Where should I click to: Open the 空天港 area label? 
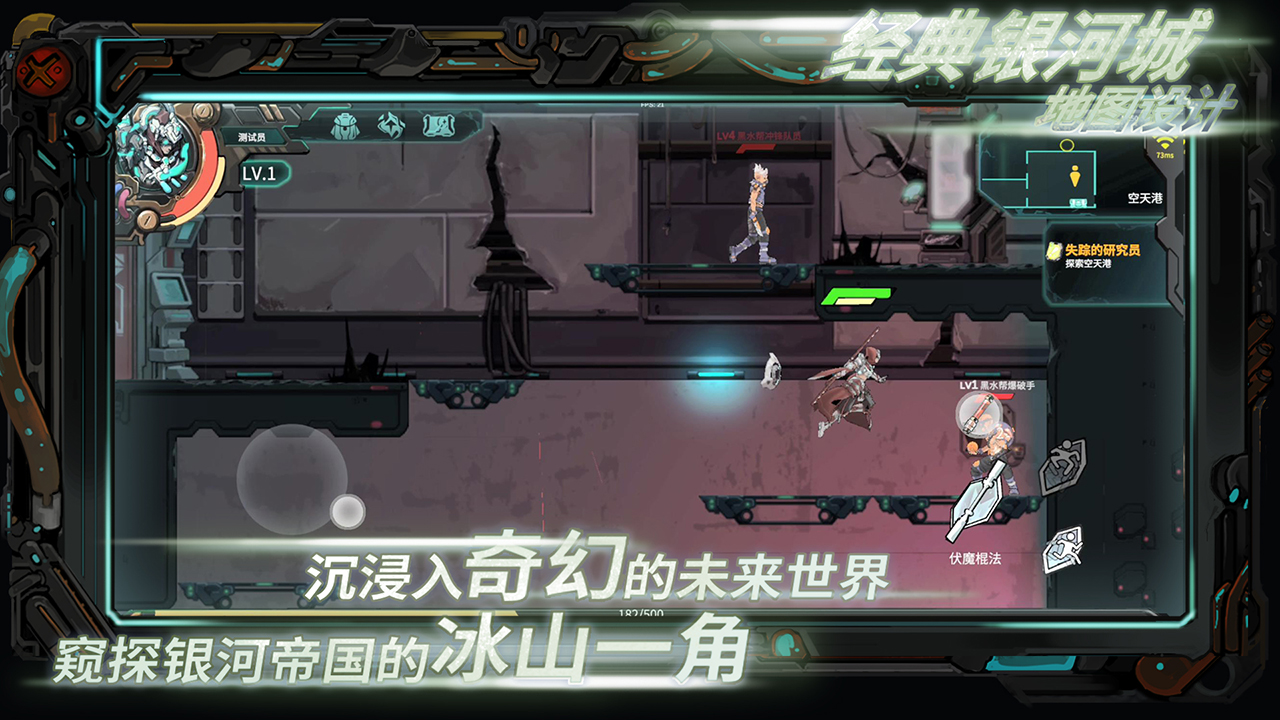[x=1144, y=198]
